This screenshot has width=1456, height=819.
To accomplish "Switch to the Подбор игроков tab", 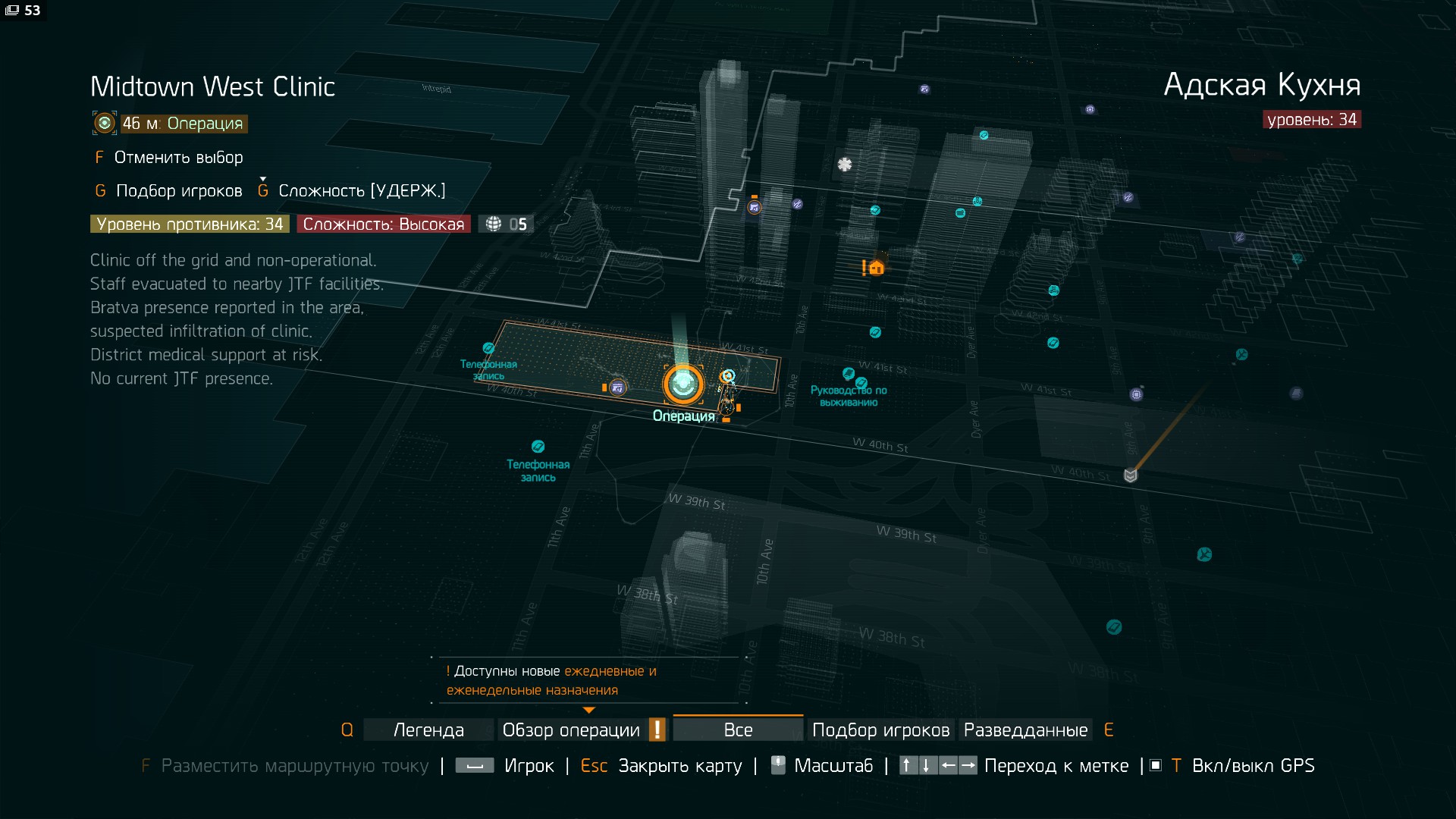I will (880, 730).
